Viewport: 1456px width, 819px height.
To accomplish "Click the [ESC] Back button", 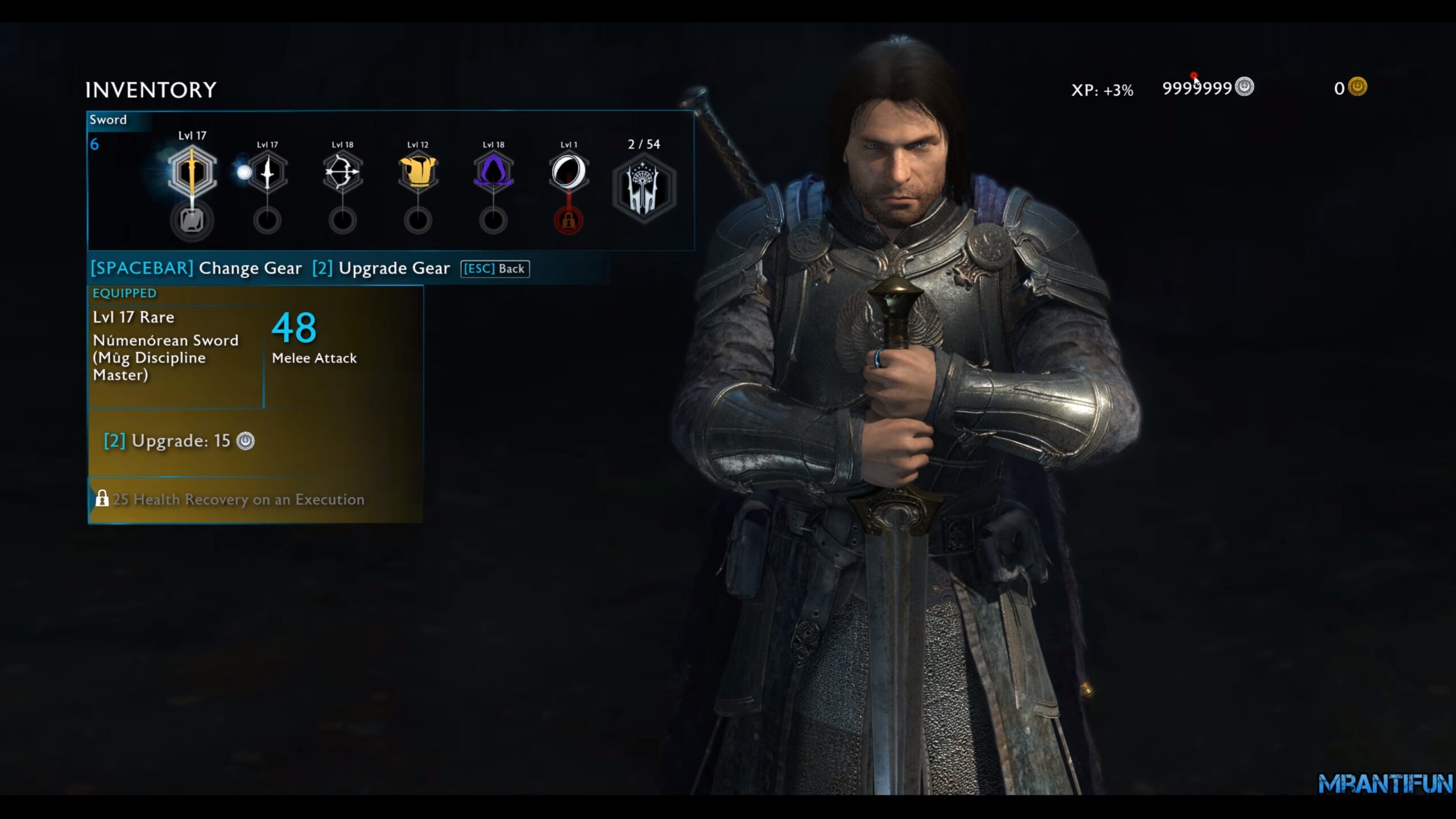I will 494,268.
